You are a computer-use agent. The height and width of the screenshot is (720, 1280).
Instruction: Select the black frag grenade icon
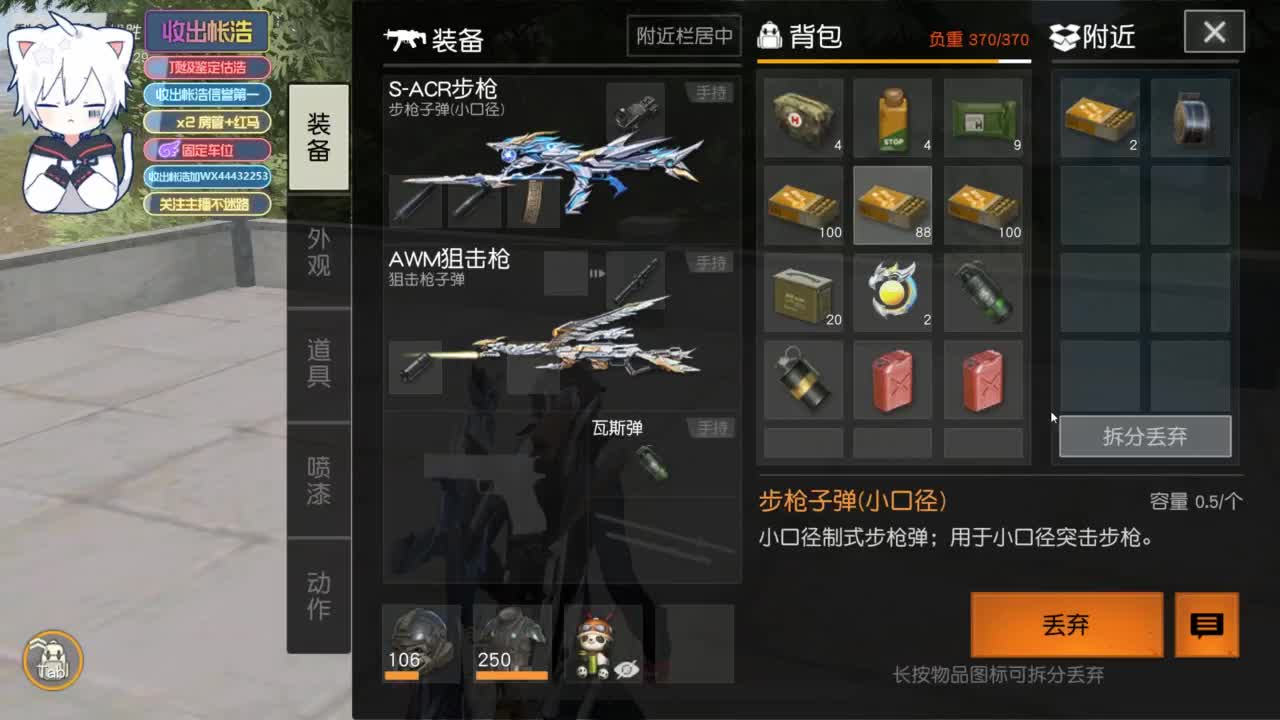click(x=804, y=380)
